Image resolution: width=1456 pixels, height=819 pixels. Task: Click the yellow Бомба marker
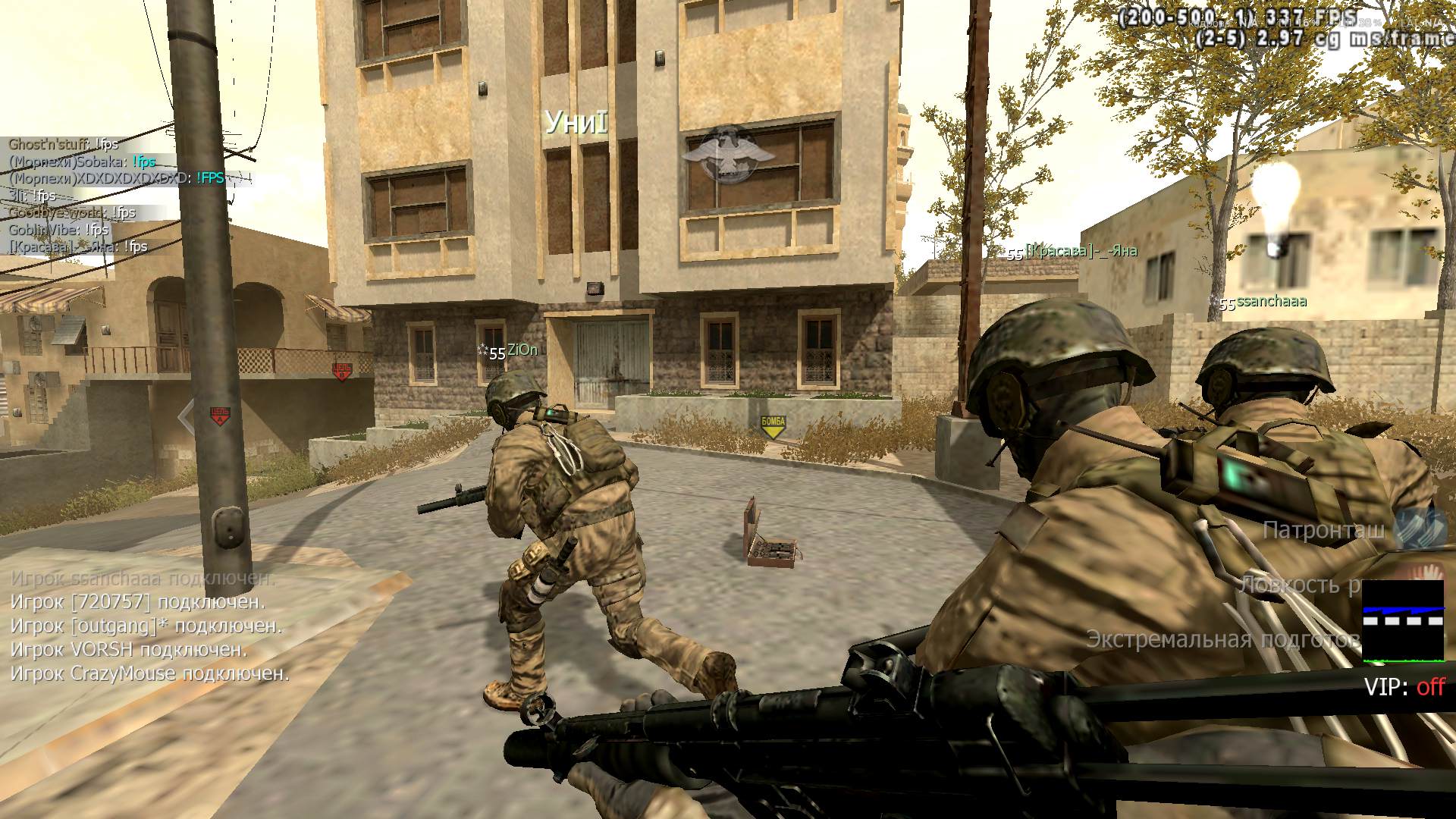point(773,427)
